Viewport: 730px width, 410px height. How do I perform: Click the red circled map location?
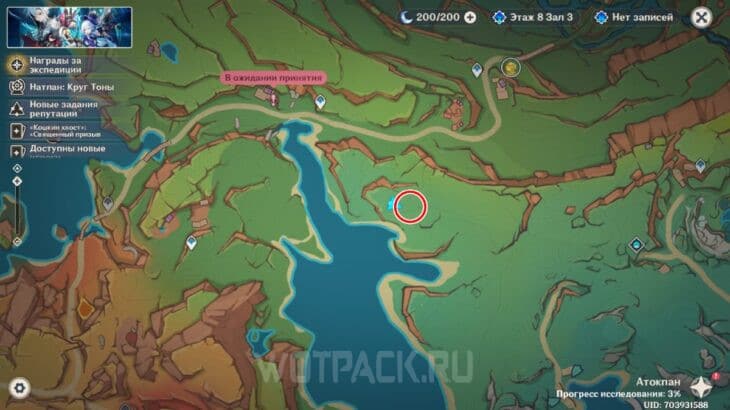[410, 206]
